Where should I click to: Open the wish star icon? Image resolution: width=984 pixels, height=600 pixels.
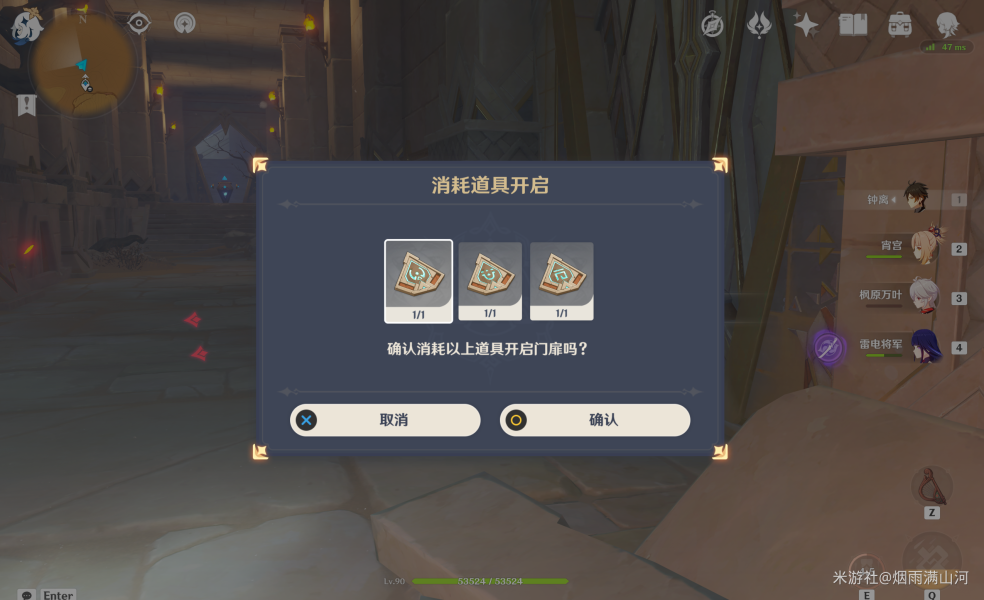click(x=805, y=25)
